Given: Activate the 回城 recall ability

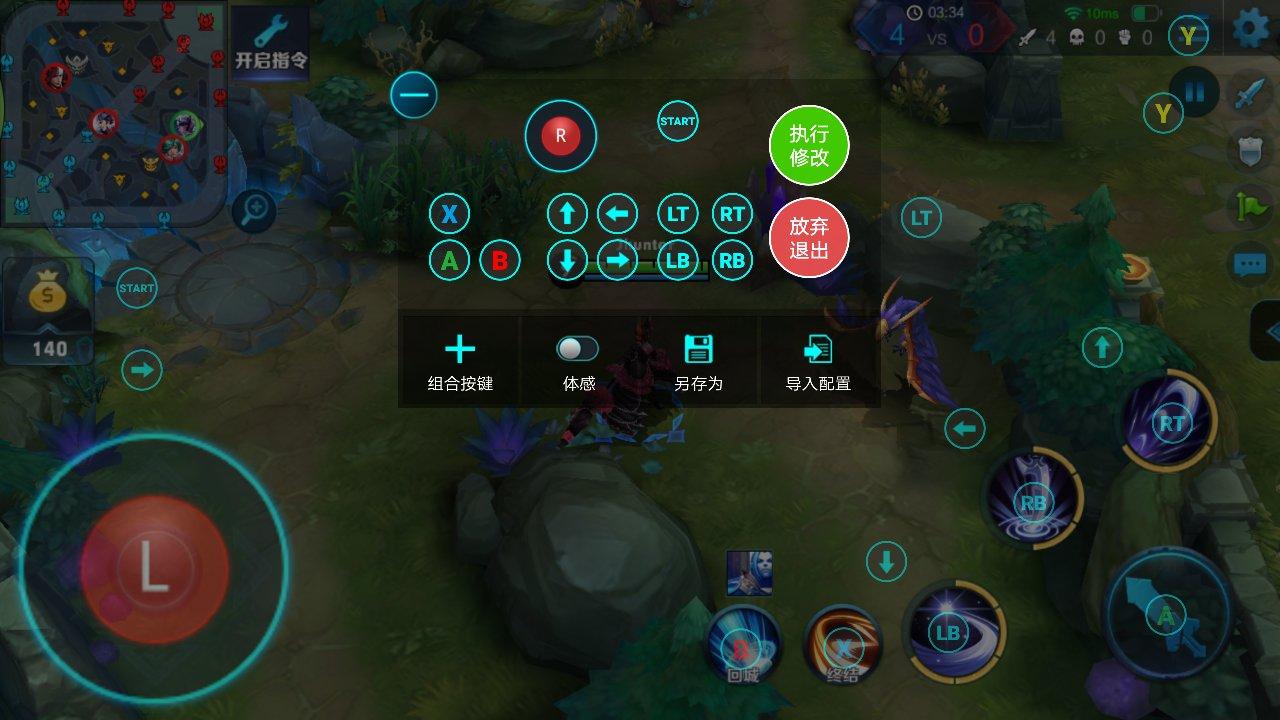Looking at the screenshot, I should (743, 645).
